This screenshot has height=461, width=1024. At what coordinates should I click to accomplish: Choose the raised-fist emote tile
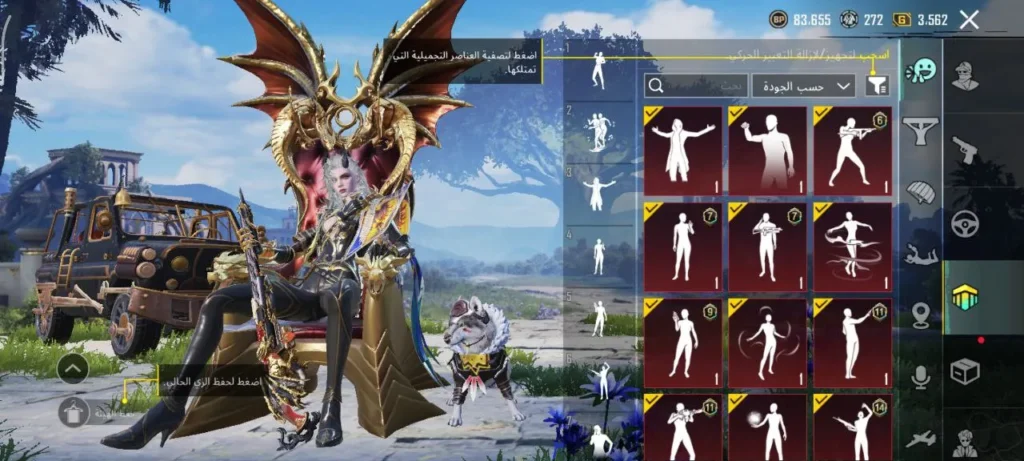(768, 150)
